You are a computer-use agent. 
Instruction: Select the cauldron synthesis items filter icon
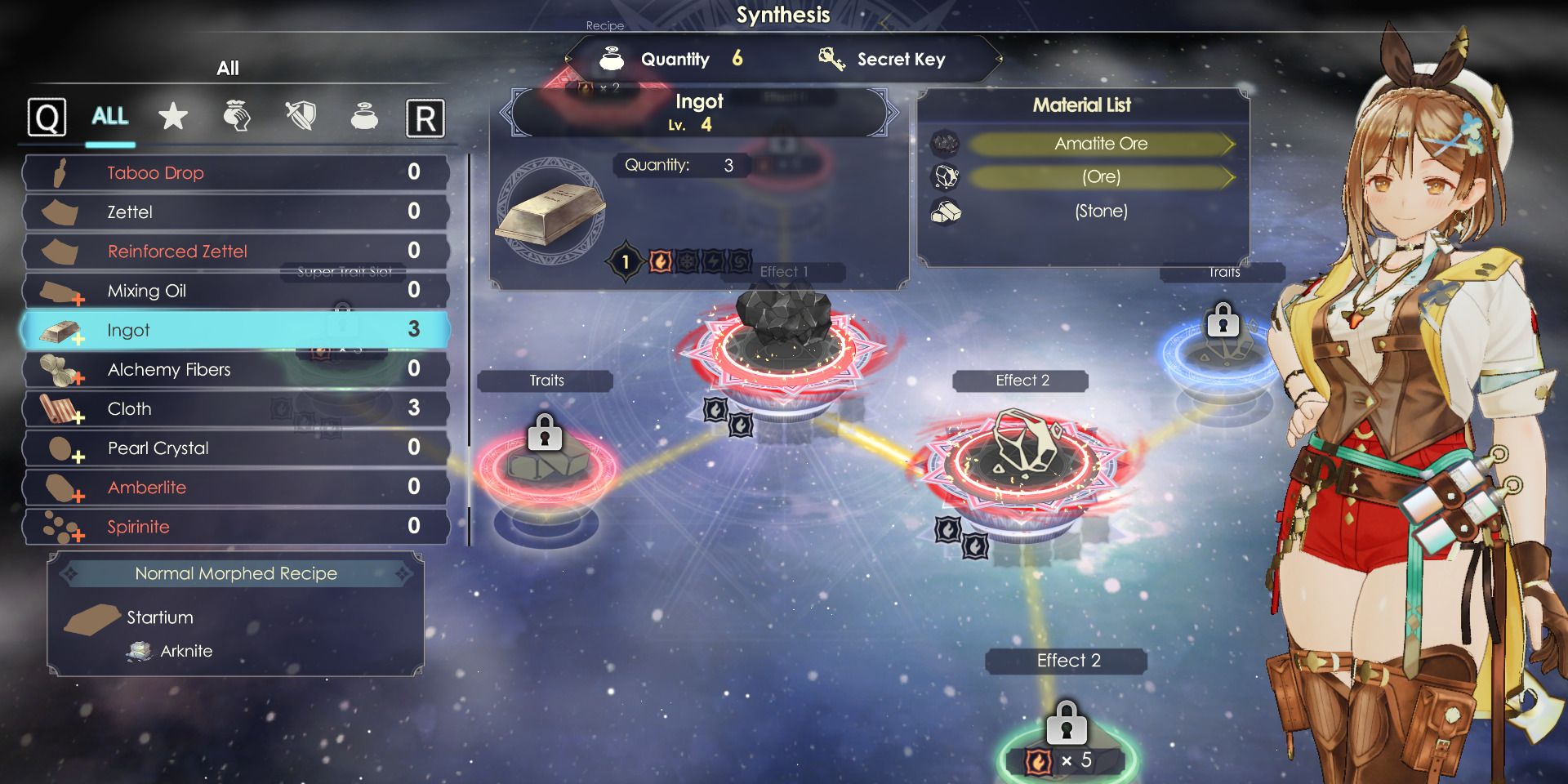pos(363,117)
